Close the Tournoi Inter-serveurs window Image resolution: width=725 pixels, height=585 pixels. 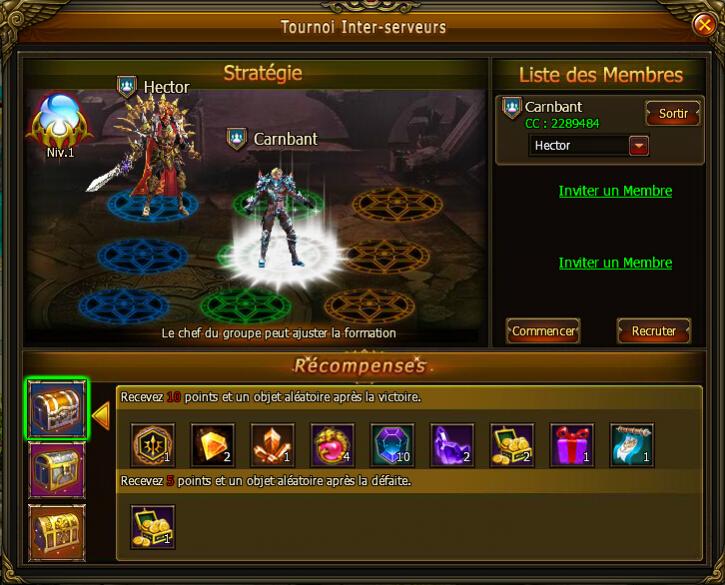tap(704, 23)
